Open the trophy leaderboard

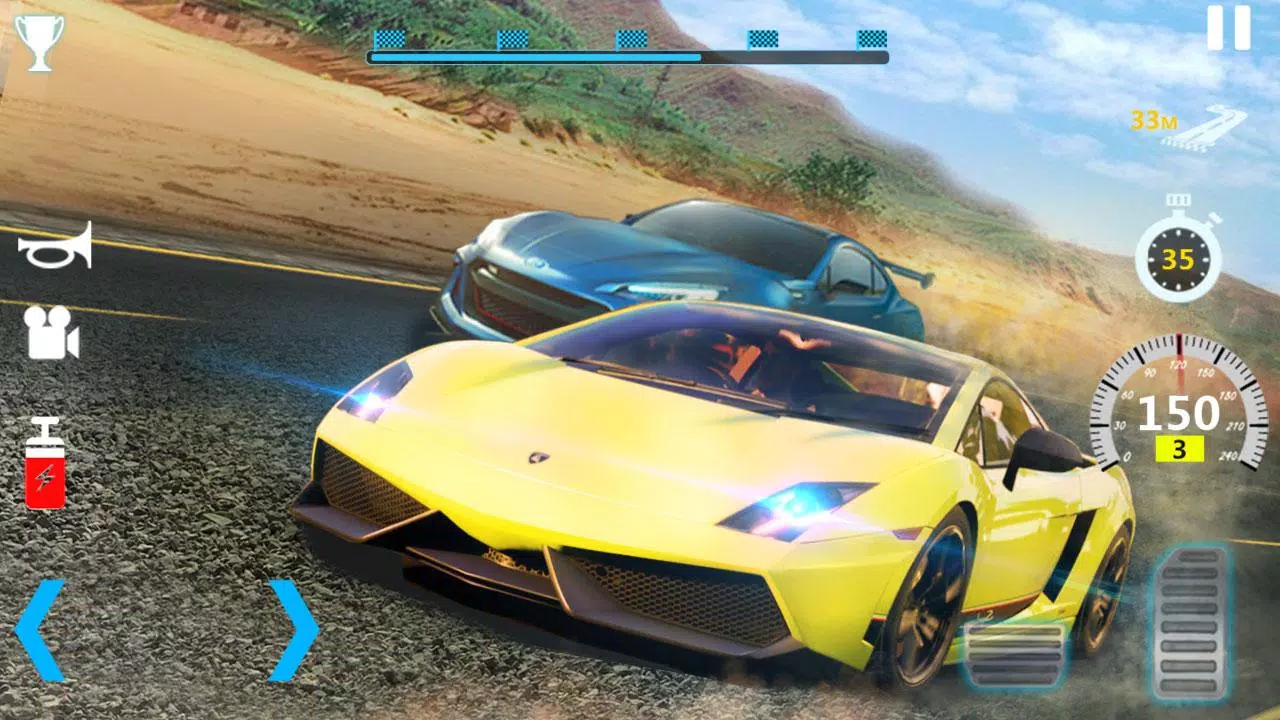point(38,42)
